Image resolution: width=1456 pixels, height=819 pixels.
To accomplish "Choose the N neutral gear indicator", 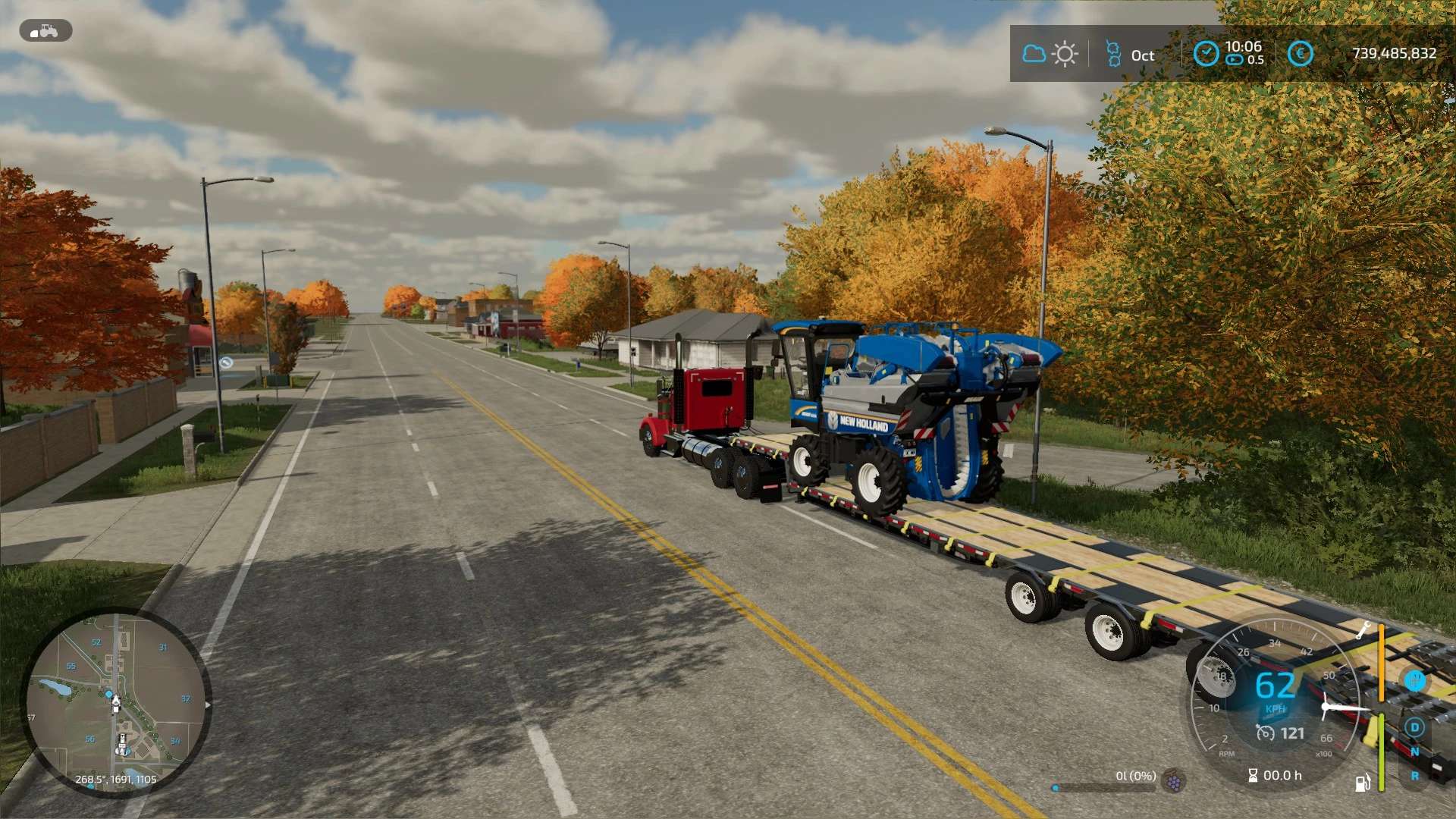I will click(x=1414, y=752).
